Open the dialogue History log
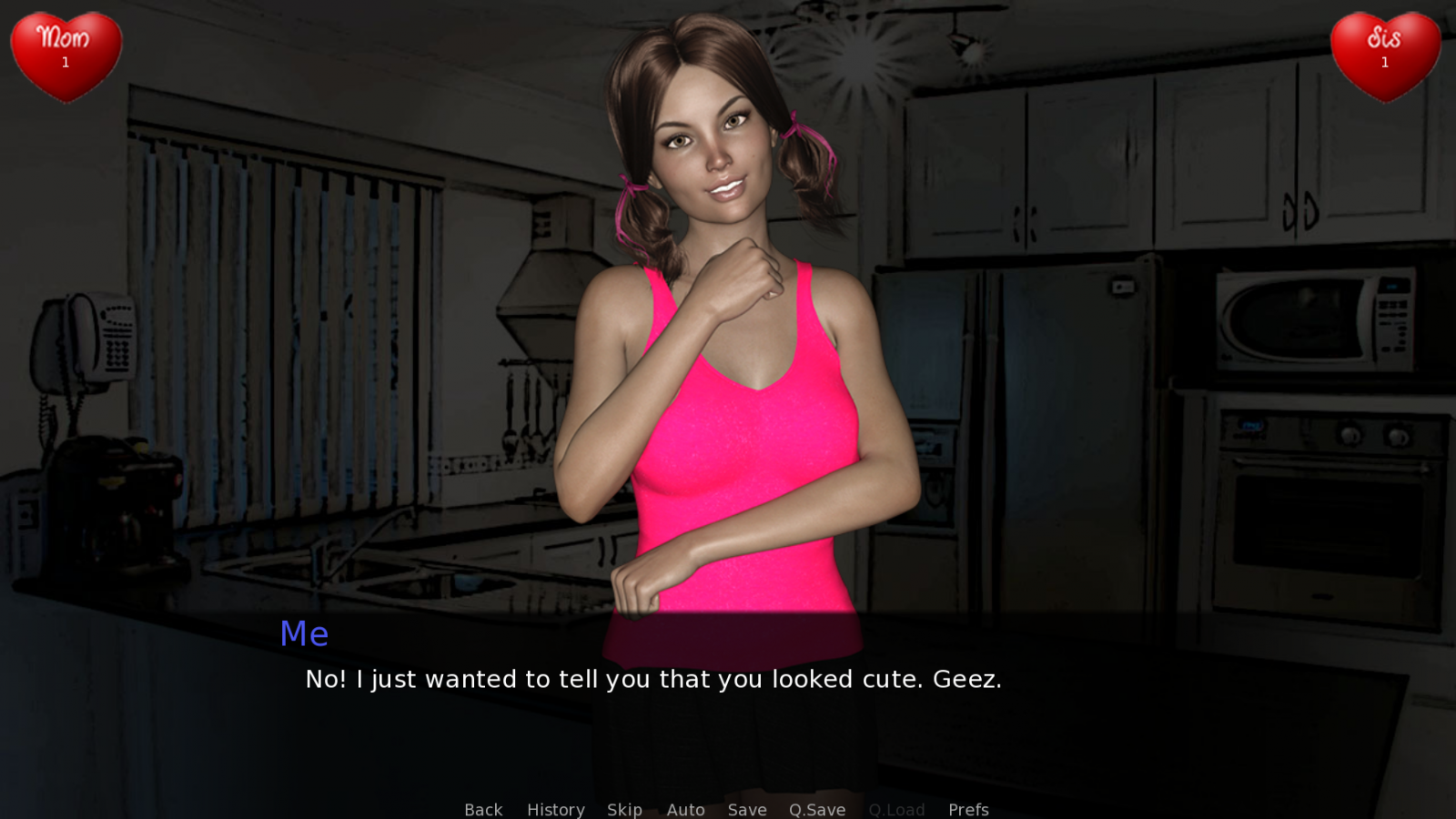The width and height of the screenshot is (1456, 819). coord(555,809)
